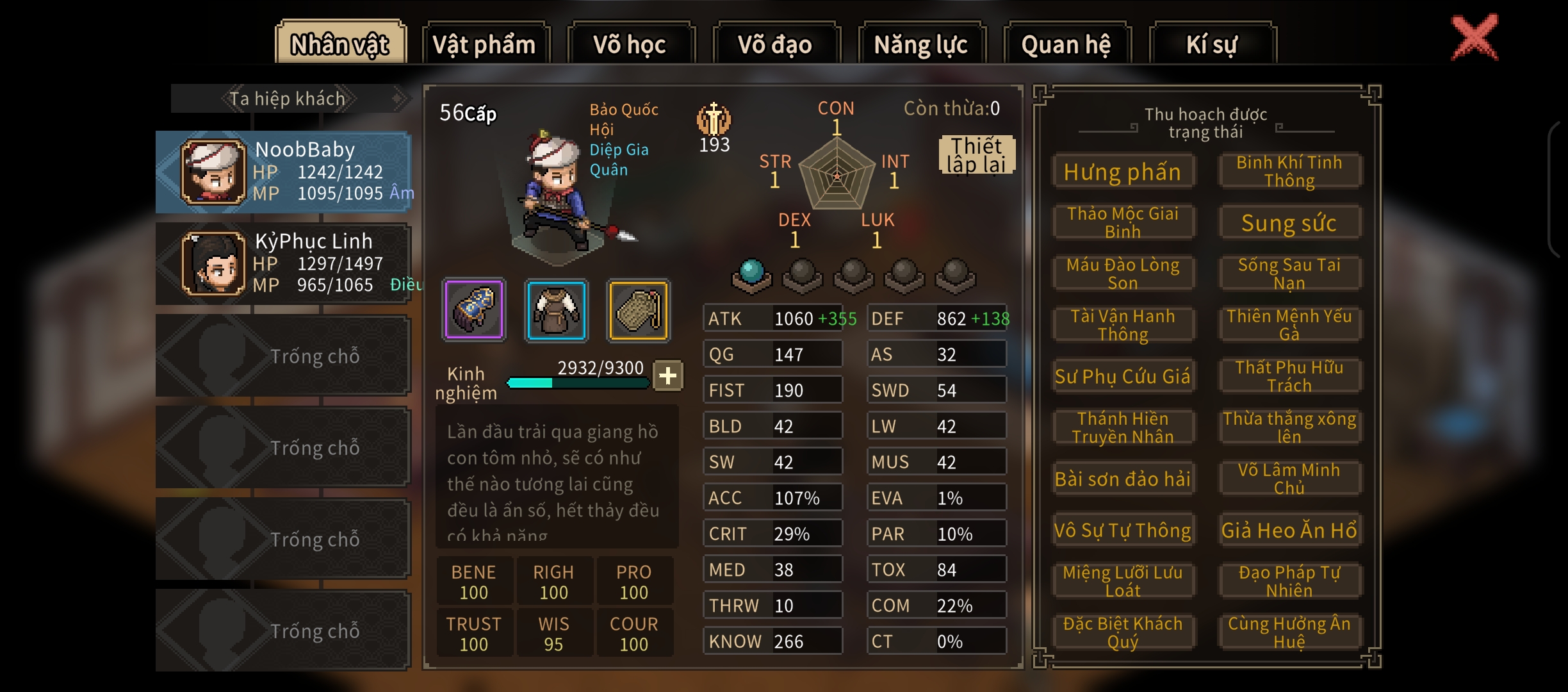Add experience with the plus button
This screenshot has height=692, width=1568.
click(667, 375)
